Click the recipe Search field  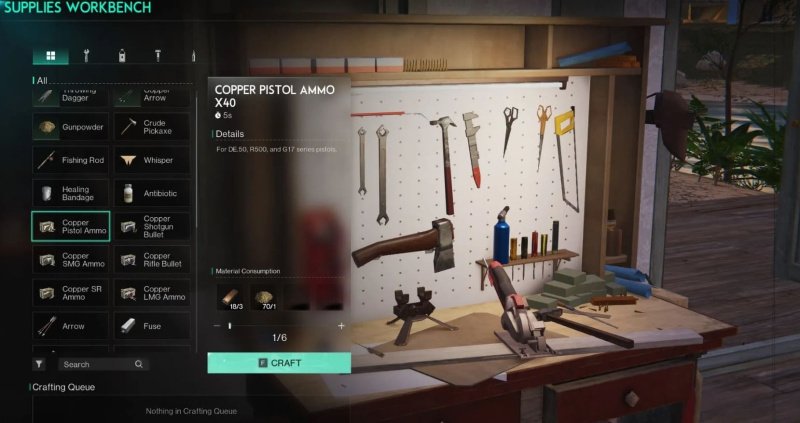click(x=98, y=365)
